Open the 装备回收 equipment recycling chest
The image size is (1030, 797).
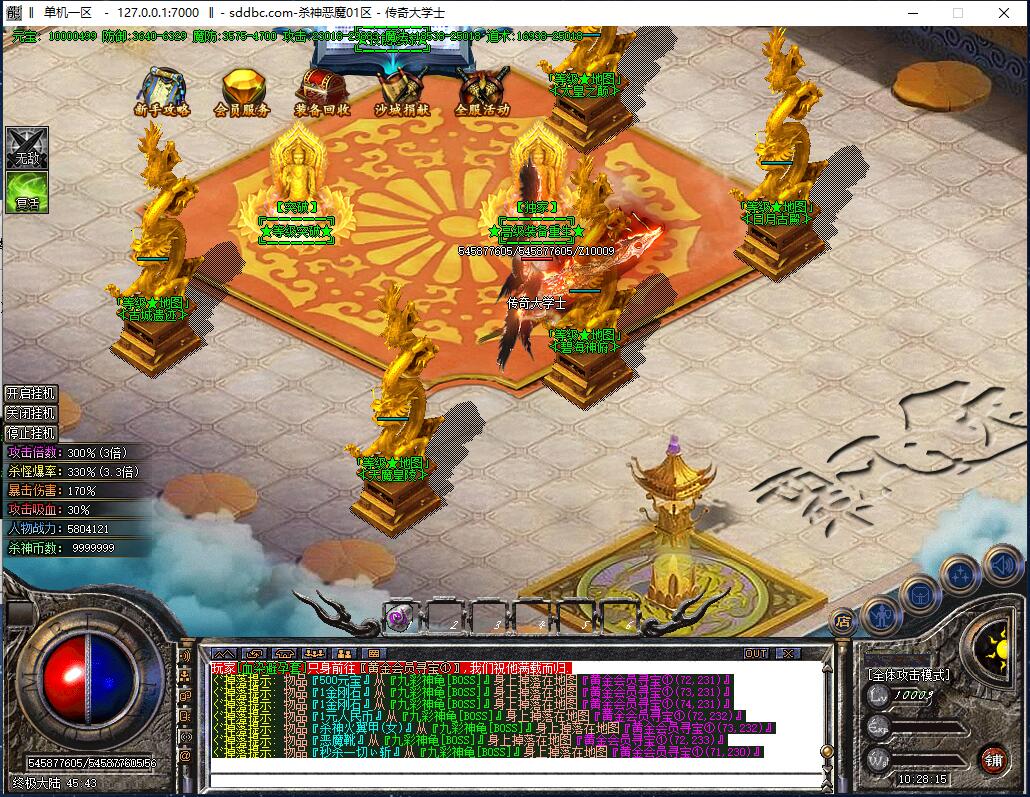coord(322,90)
